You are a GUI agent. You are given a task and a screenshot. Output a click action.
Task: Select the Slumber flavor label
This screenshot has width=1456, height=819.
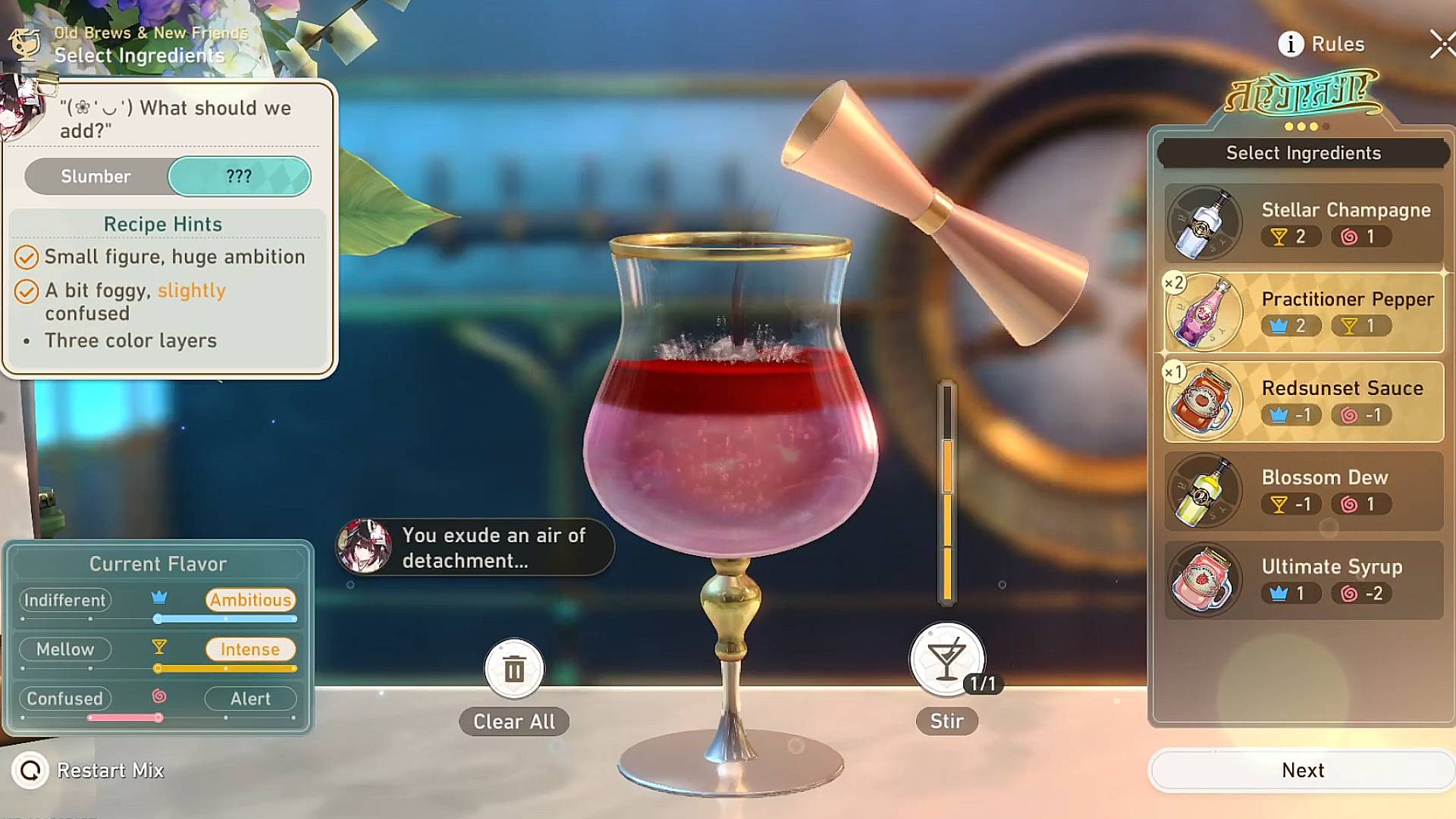(x=96, y=177)
